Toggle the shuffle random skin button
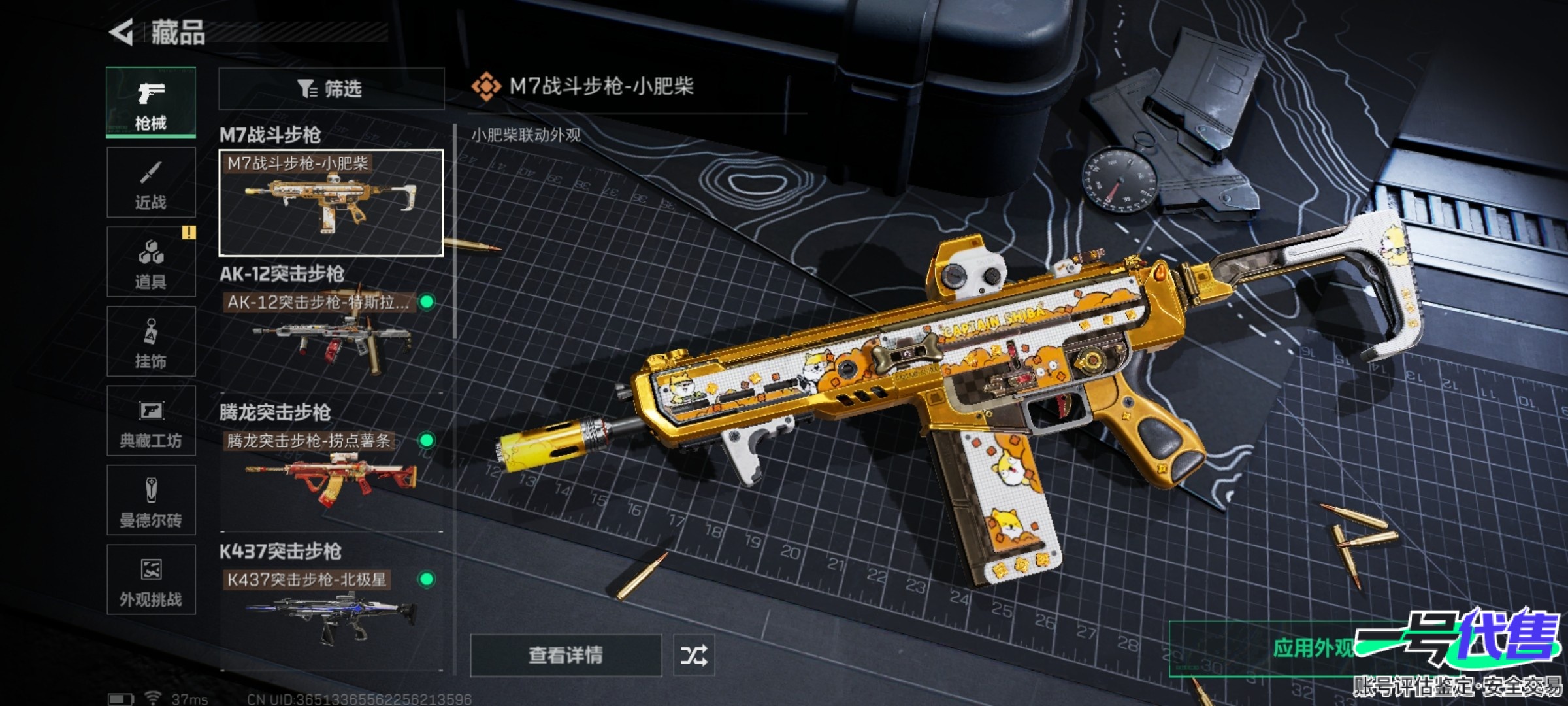1568x706 pixels. click(x=694, y=655)
